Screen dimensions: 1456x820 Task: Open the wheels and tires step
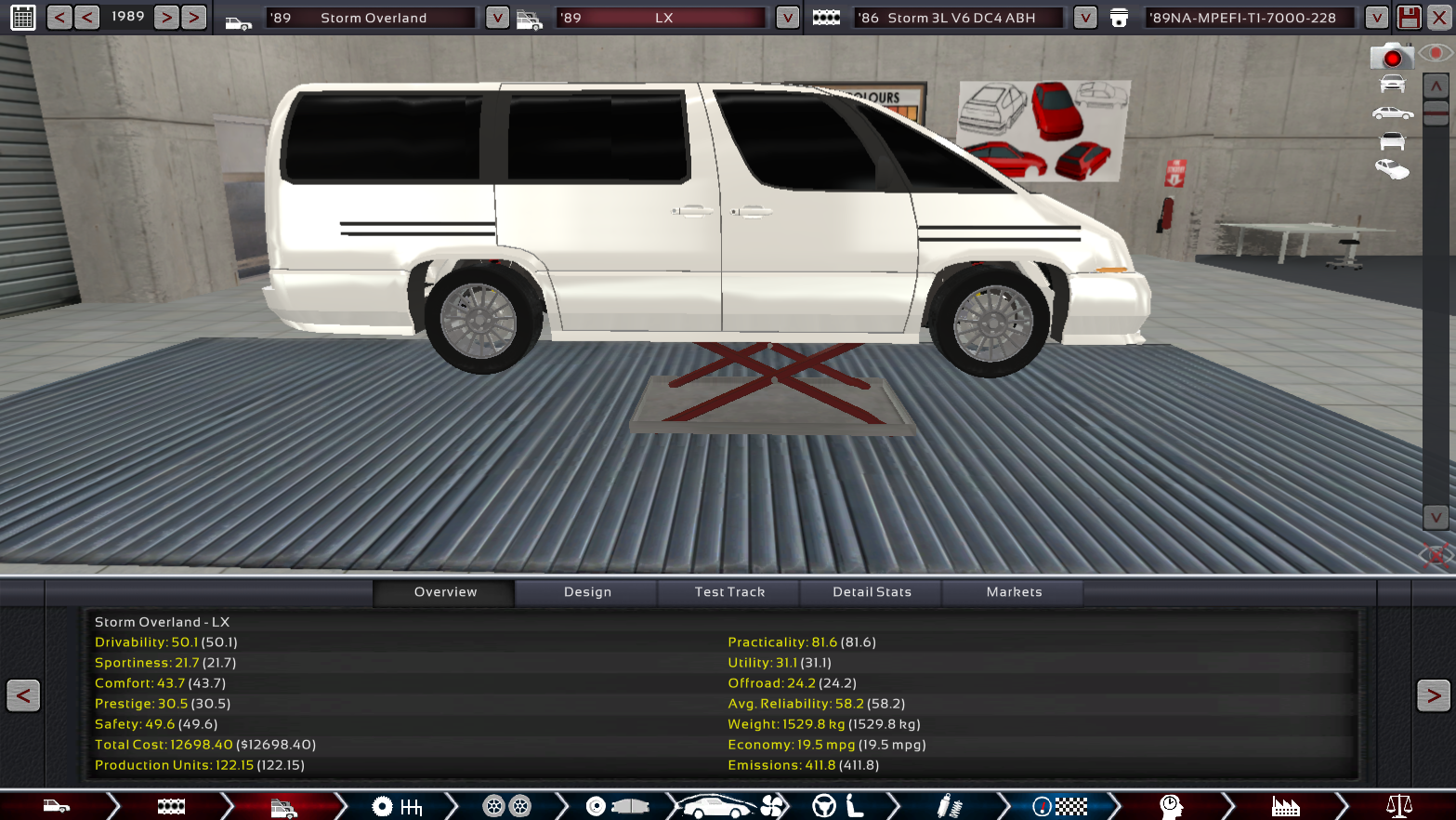click(506, 806)
